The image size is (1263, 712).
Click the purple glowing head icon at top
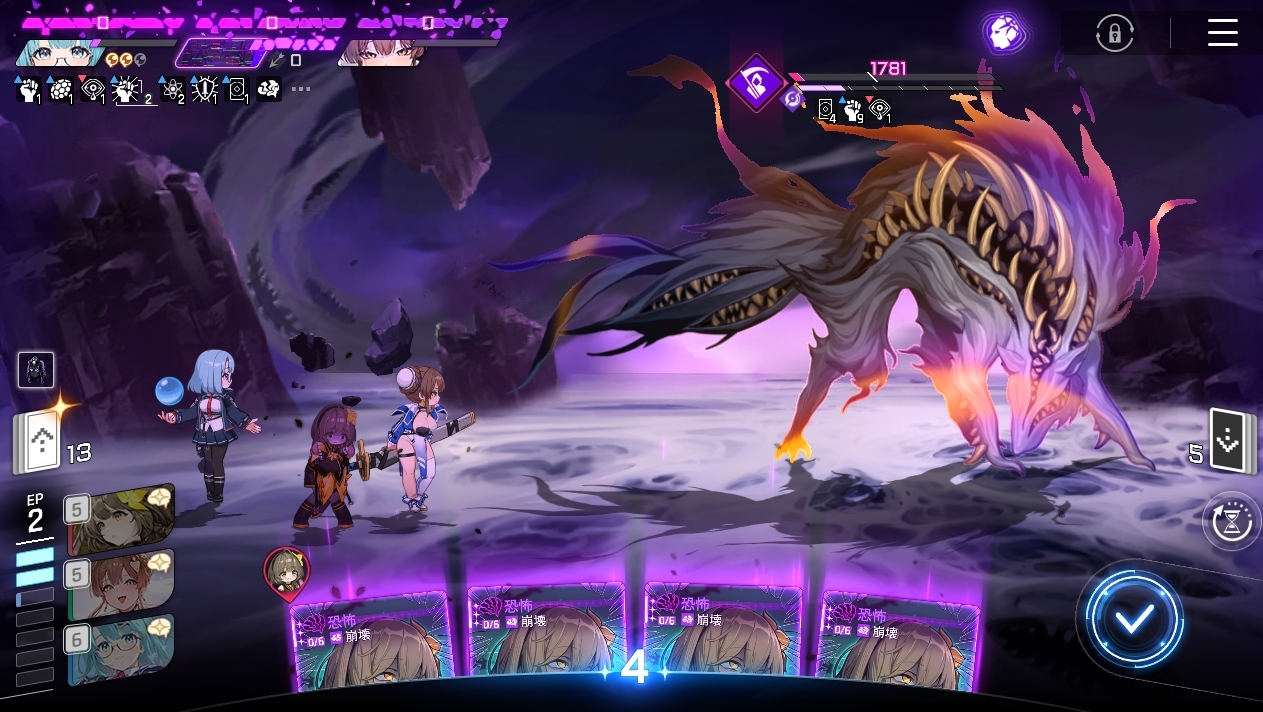pyautogui.click(x=1003, y=32)
